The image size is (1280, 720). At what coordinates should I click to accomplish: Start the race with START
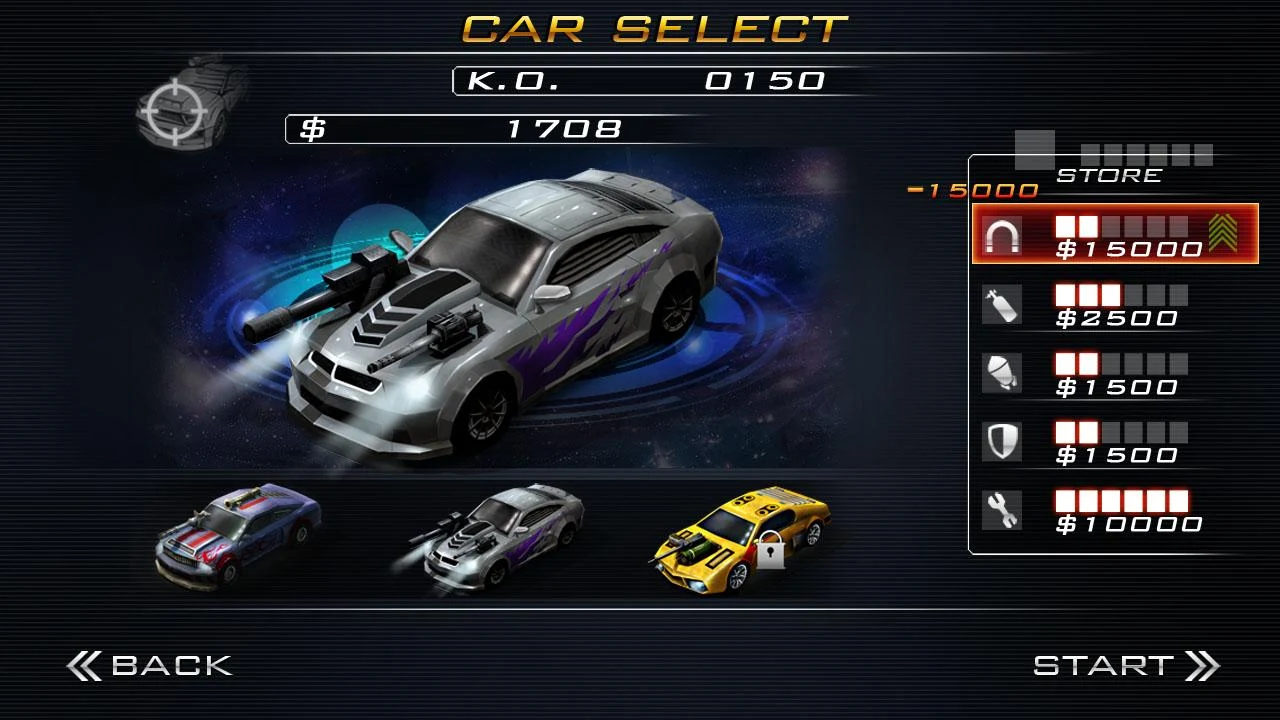pos(1125,666)
